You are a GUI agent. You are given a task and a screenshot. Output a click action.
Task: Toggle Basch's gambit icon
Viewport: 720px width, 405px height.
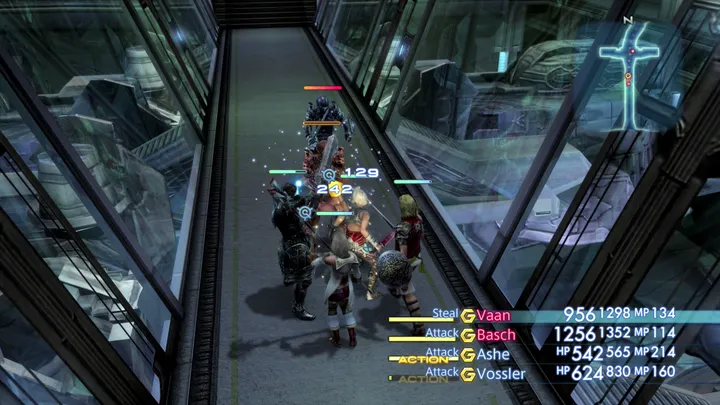pyautogui.click(x=467, y=334)
